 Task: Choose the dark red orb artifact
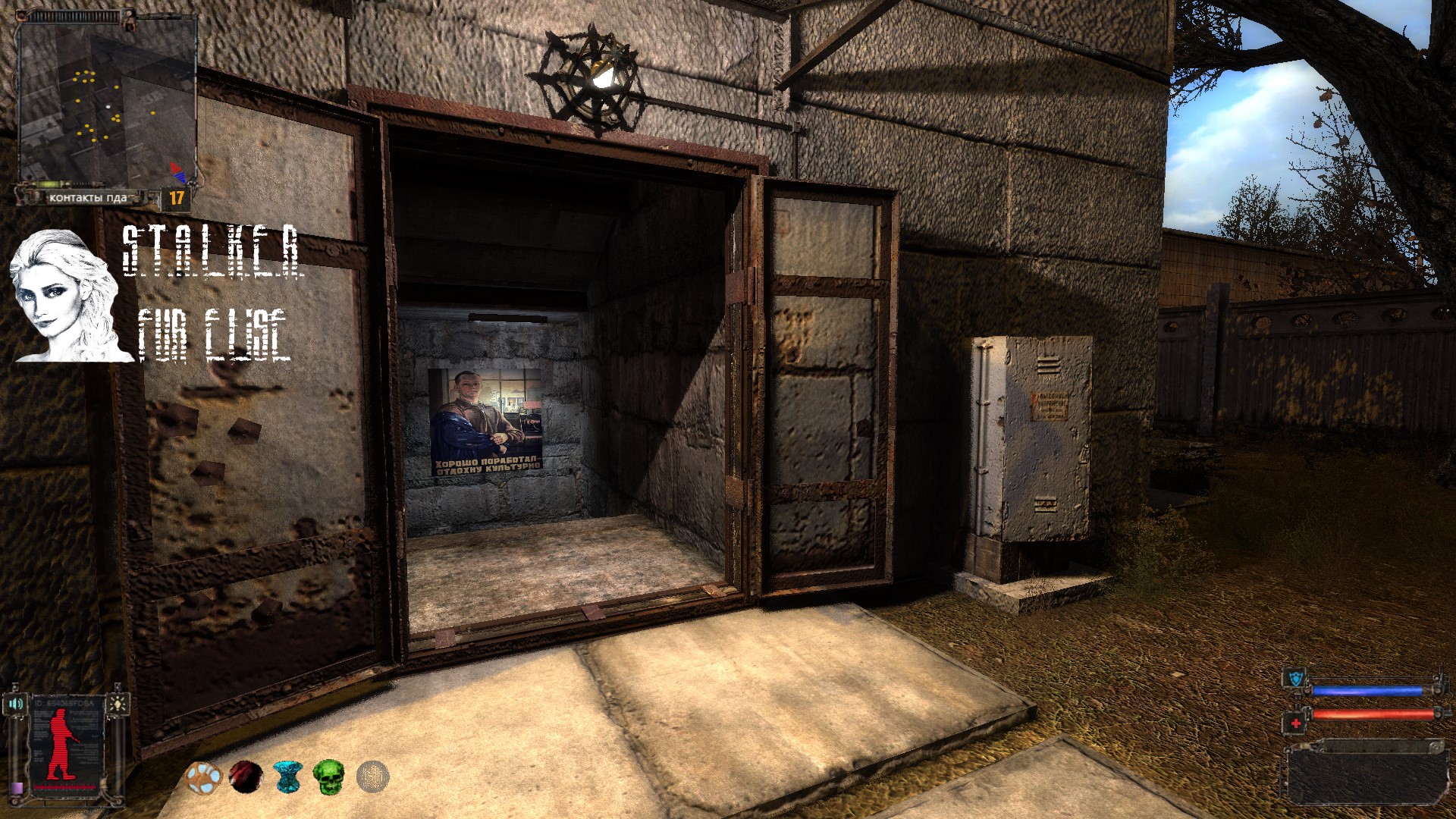246,777
